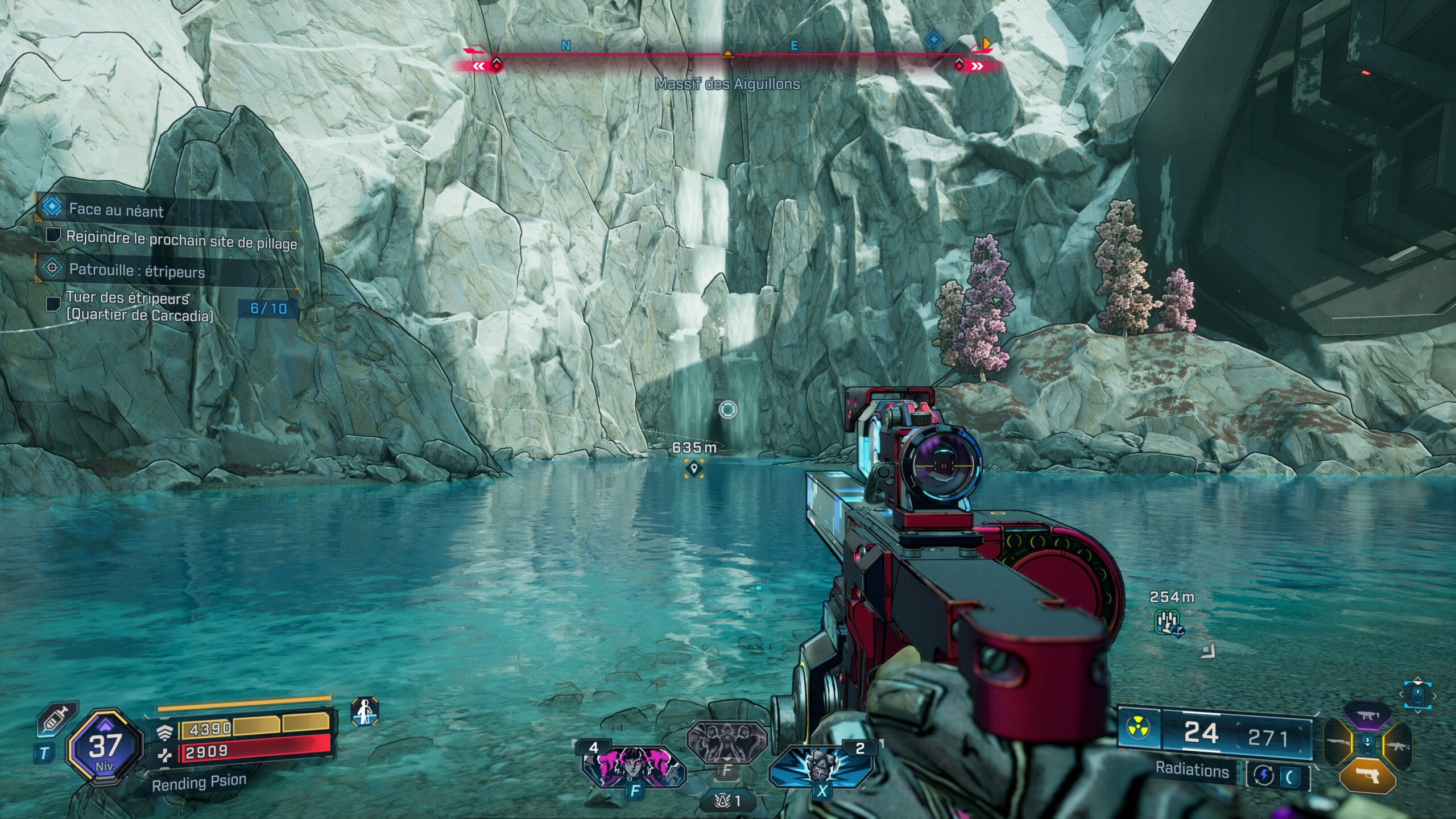Click the blue diamond quest marker on compass

(933, 40)
